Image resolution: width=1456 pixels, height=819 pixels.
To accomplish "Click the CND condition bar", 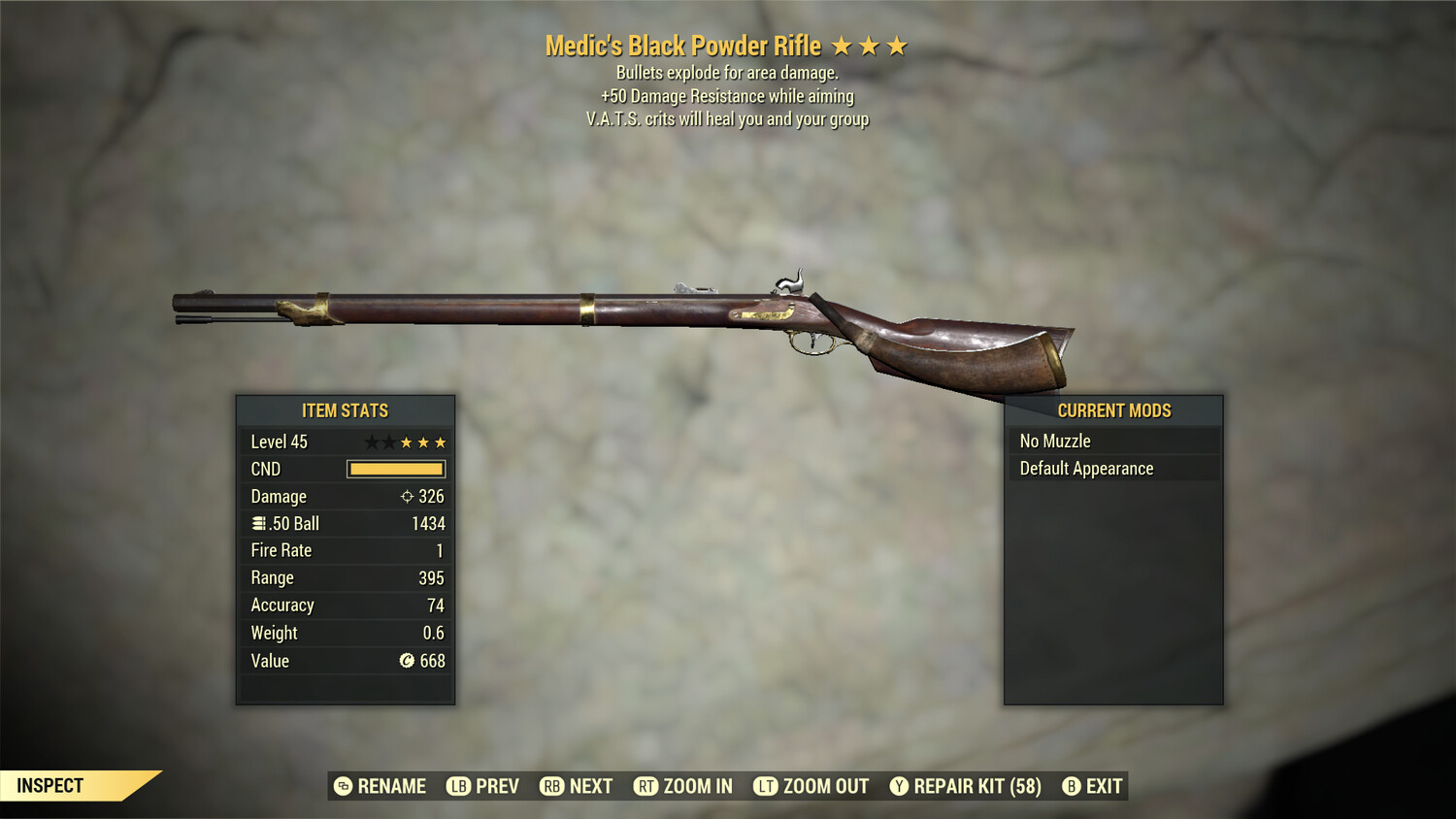I will (x=394, y=469).
